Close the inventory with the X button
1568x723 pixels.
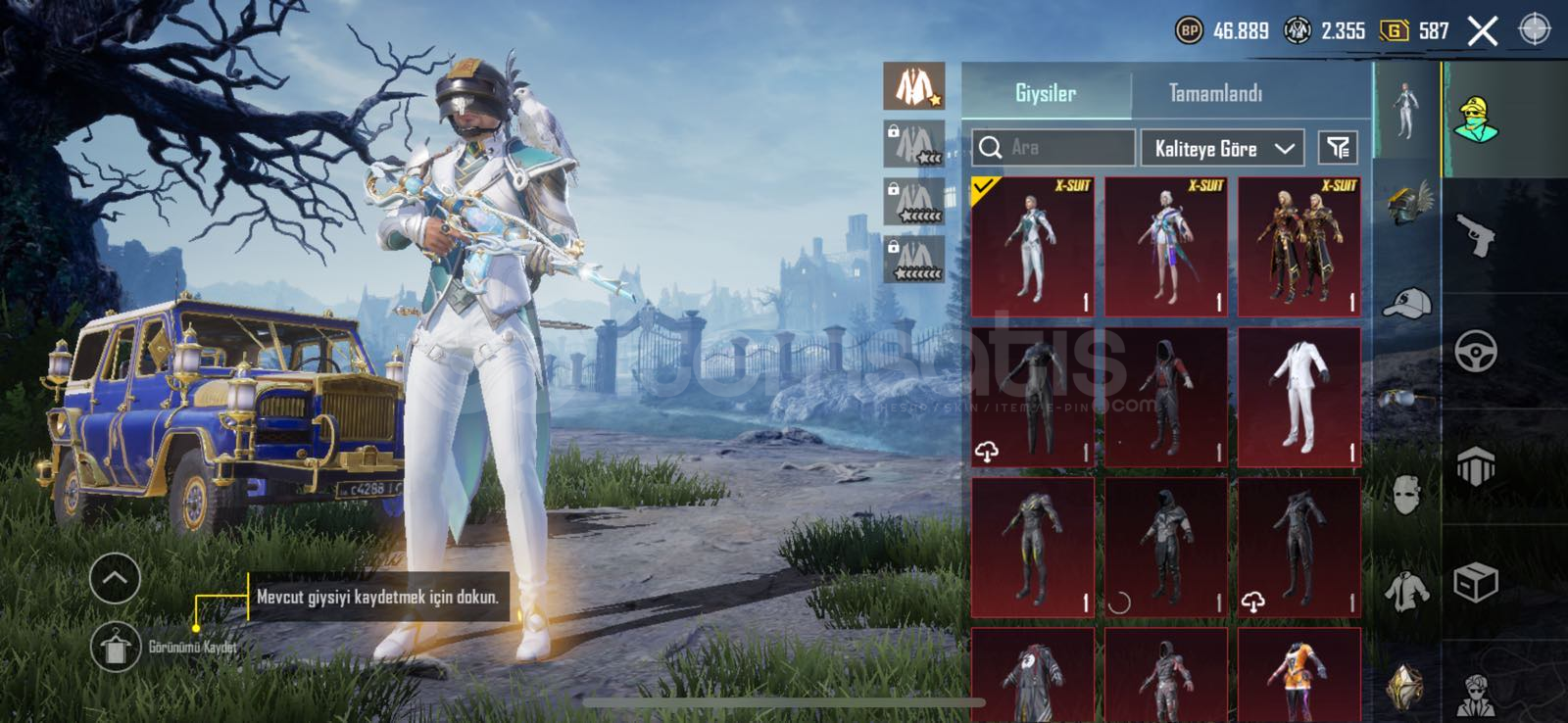pyautogui.click(x=1483, y=31)
